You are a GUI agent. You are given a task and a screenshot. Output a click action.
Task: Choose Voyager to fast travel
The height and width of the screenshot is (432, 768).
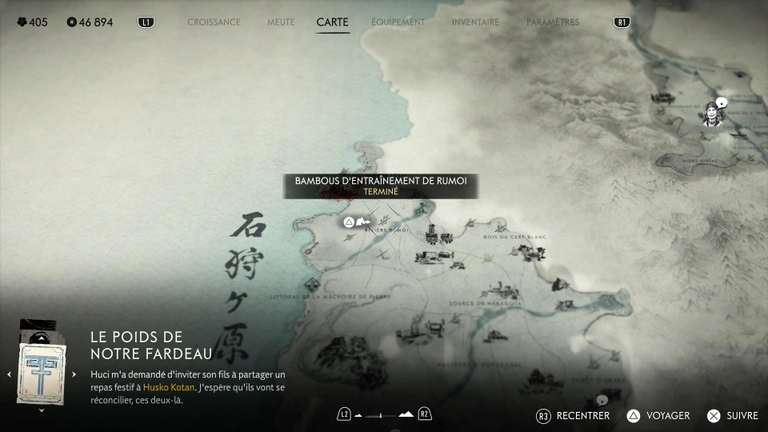(659, 415)
